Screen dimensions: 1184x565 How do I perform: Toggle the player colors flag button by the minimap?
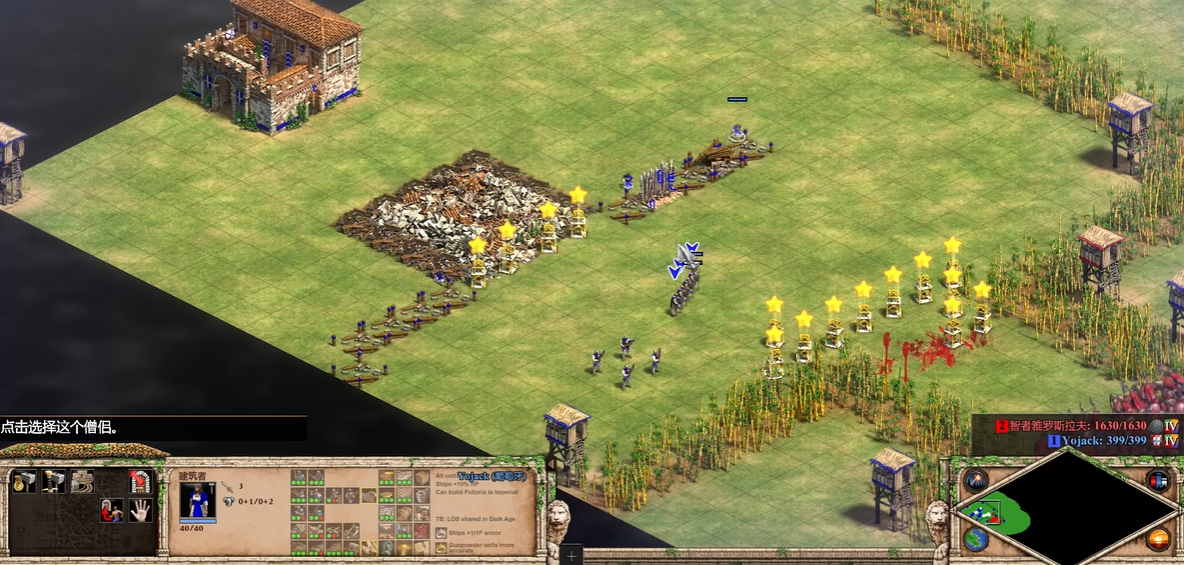point(1158,480)
